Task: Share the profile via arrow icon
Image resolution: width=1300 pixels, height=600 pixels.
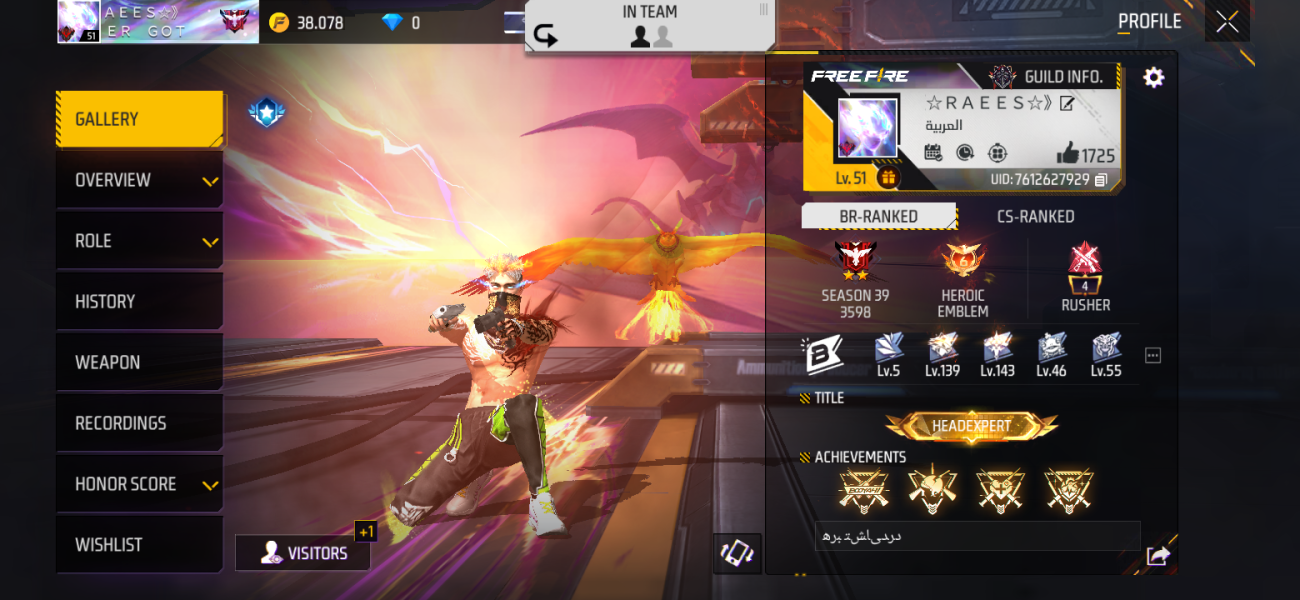Action: (x=1157, y=556)
